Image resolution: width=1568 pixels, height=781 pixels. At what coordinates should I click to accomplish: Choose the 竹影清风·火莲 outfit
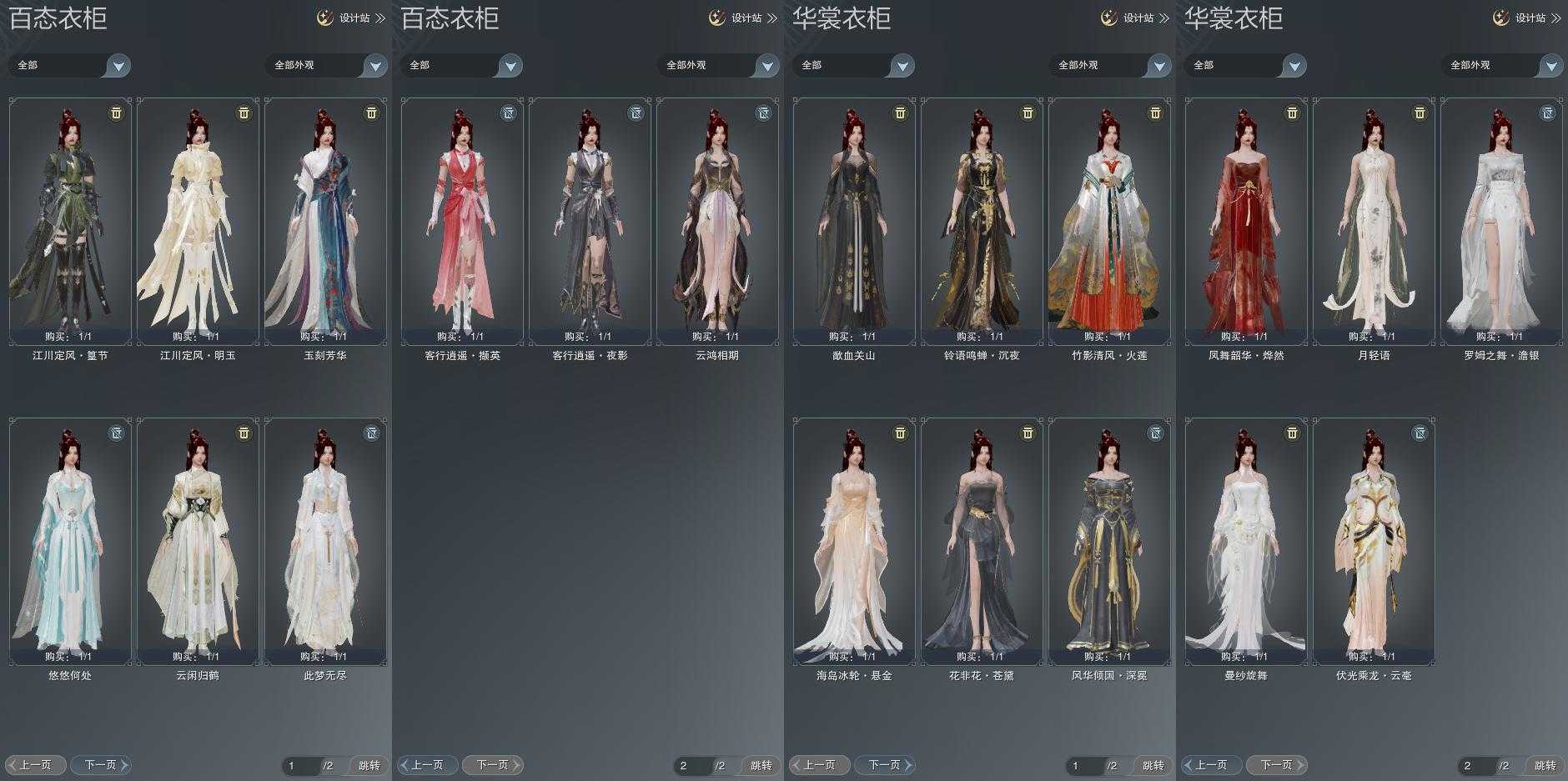(1109, 221)
